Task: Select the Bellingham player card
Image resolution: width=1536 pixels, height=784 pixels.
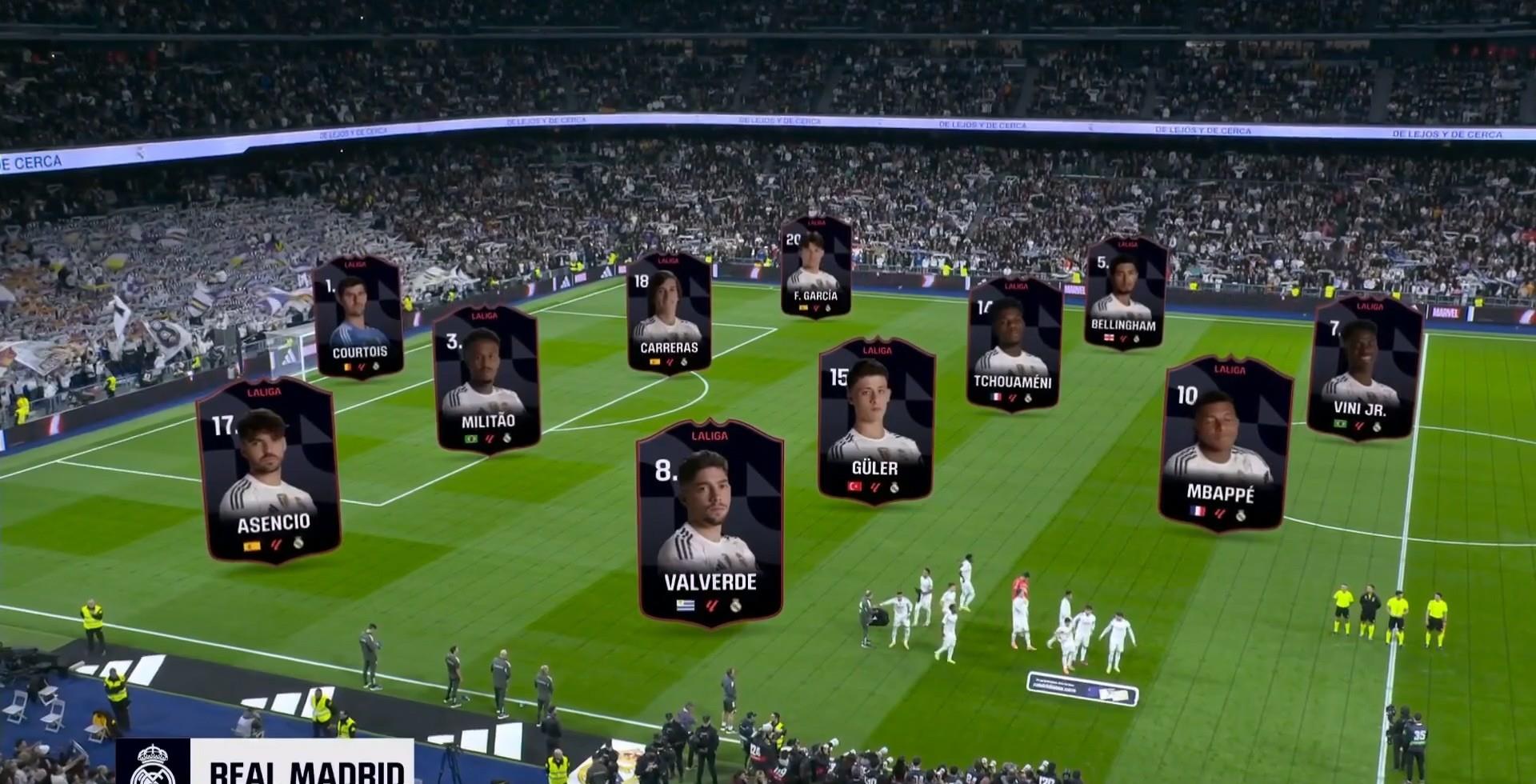Action: [1124, 293]
